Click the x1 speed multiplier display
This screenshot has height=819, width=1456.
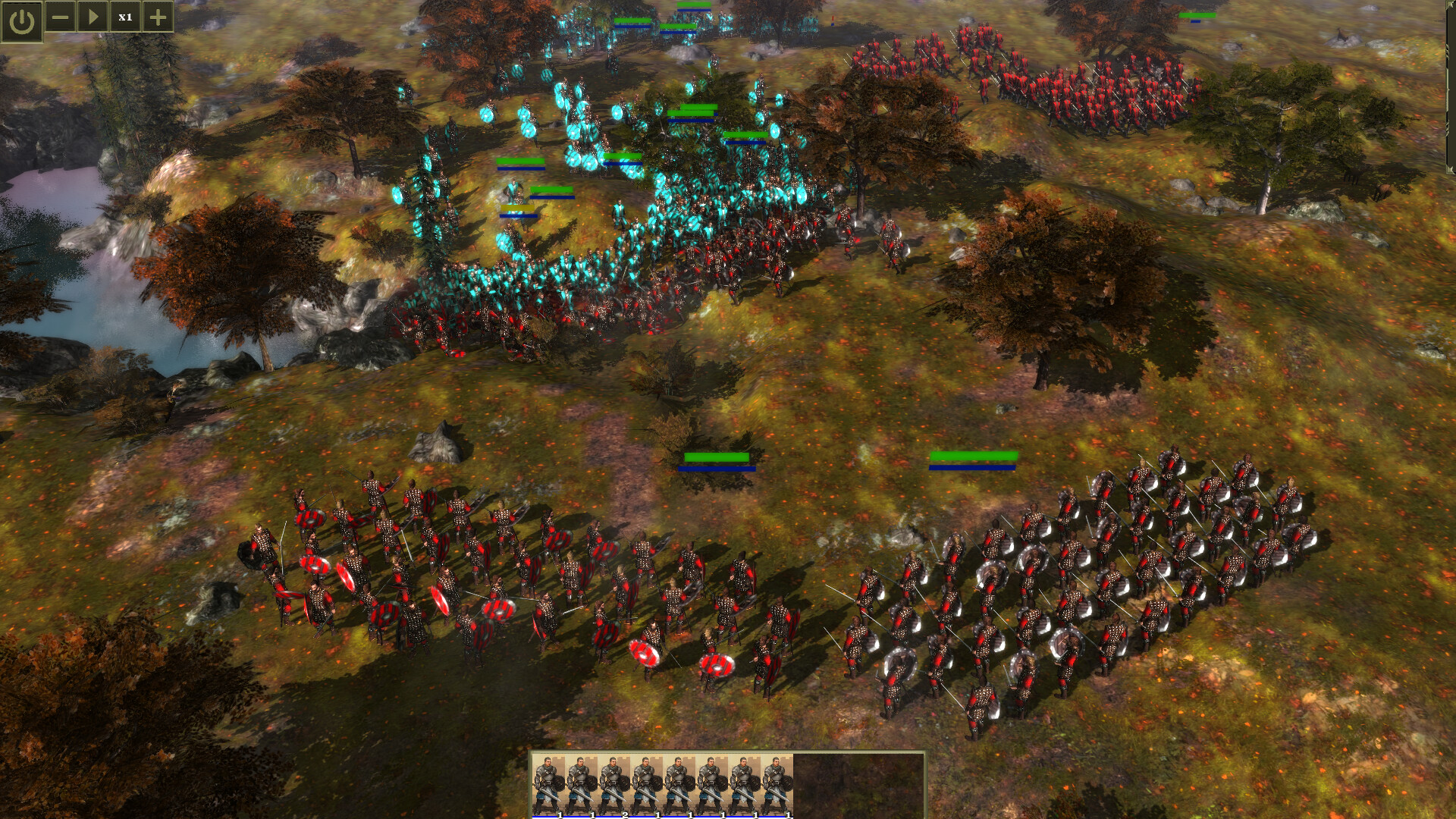tap(125, 17)
